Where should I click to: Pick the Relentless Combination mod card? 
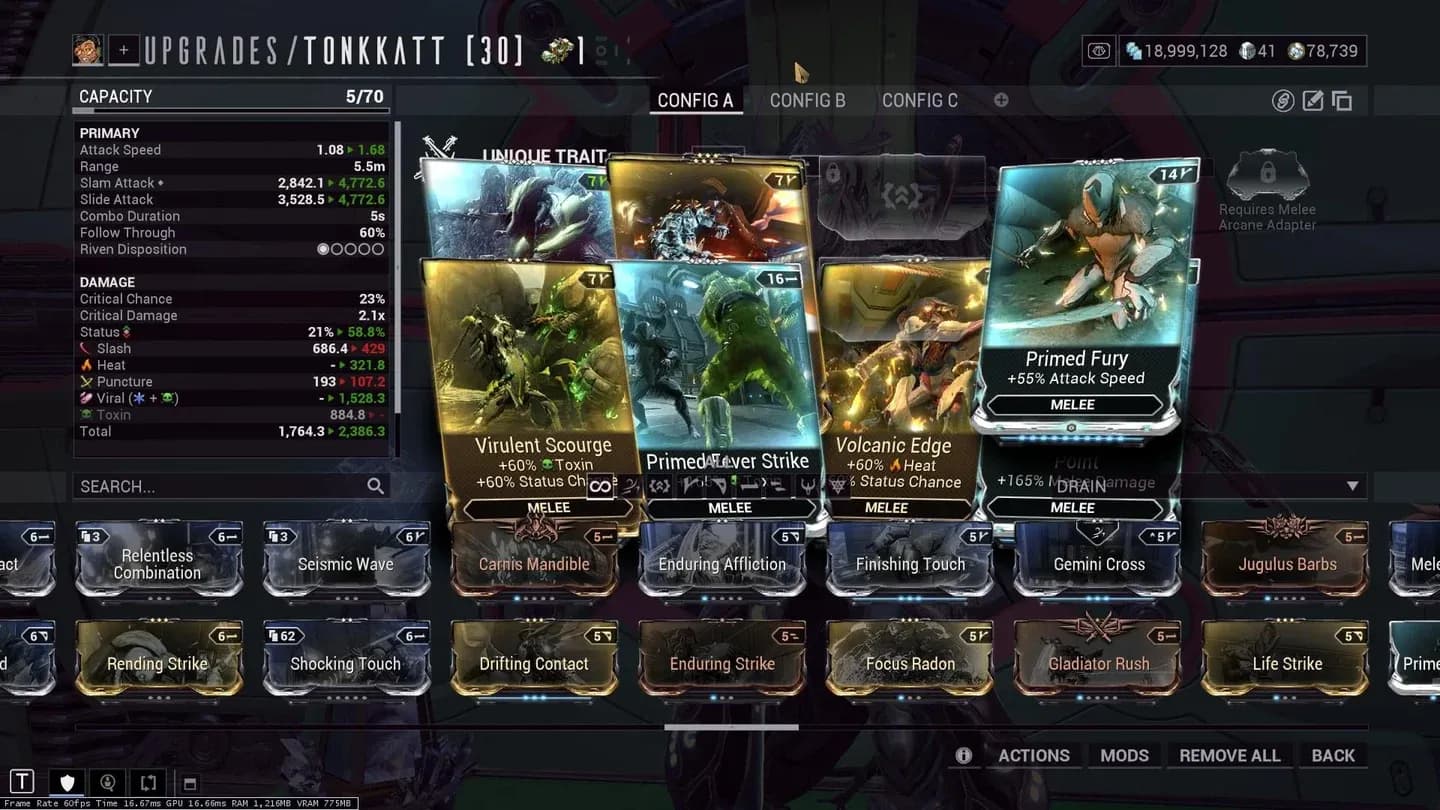tap(158, 564)
